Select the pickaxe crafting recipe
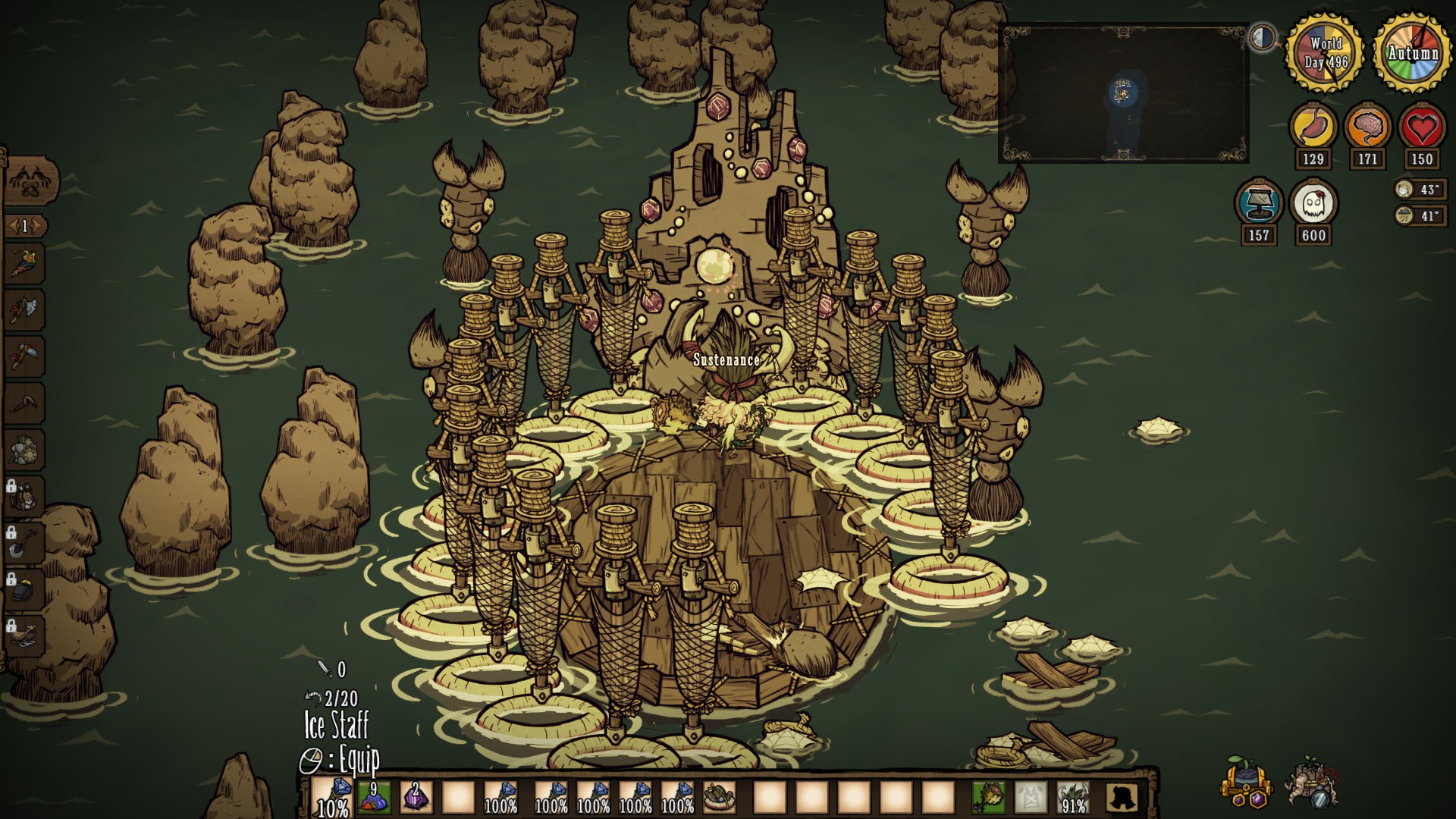 coord(24,356)
